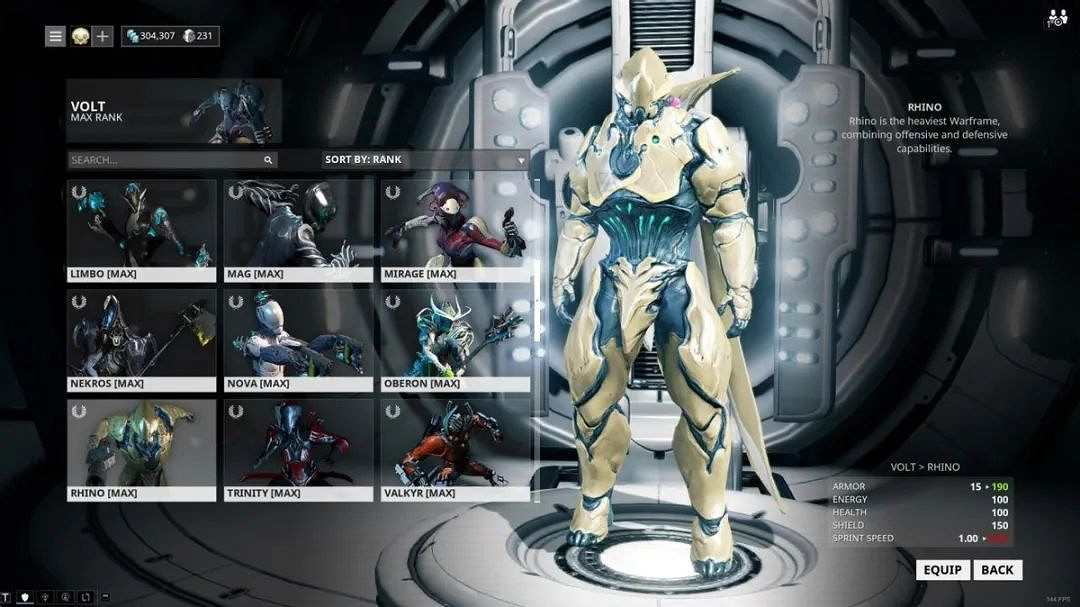Select the Nekros warframe tile

click(x=141, y=341)
